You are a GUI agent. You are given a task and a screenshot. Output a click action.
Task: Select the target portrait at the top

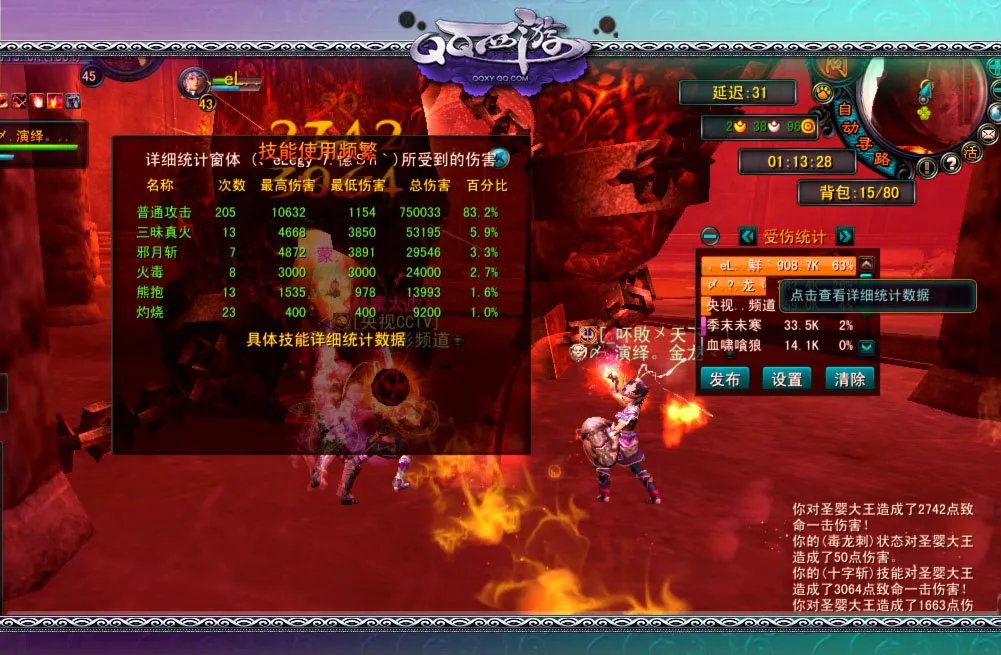[x=193, y=84]
